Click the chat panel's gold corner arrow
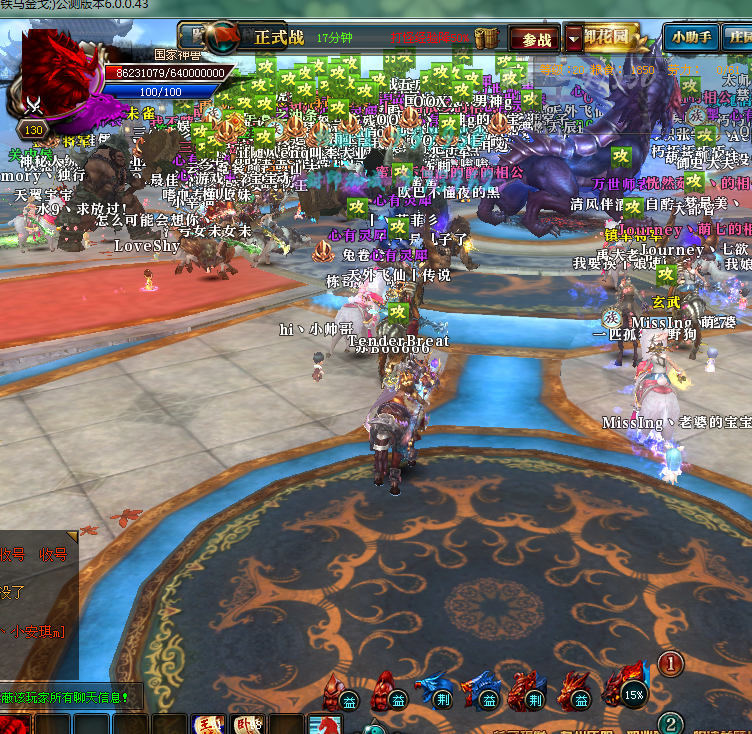 pyautogui.click(x=72, y=537)
